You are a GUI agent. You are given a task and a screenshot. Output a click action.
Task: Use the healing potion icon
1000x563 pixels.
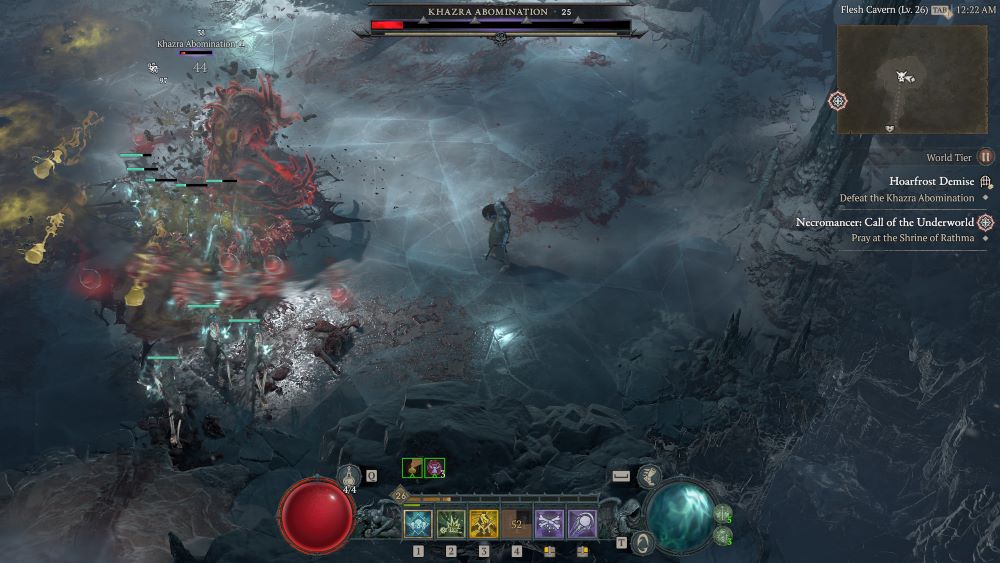pos(350,477)
